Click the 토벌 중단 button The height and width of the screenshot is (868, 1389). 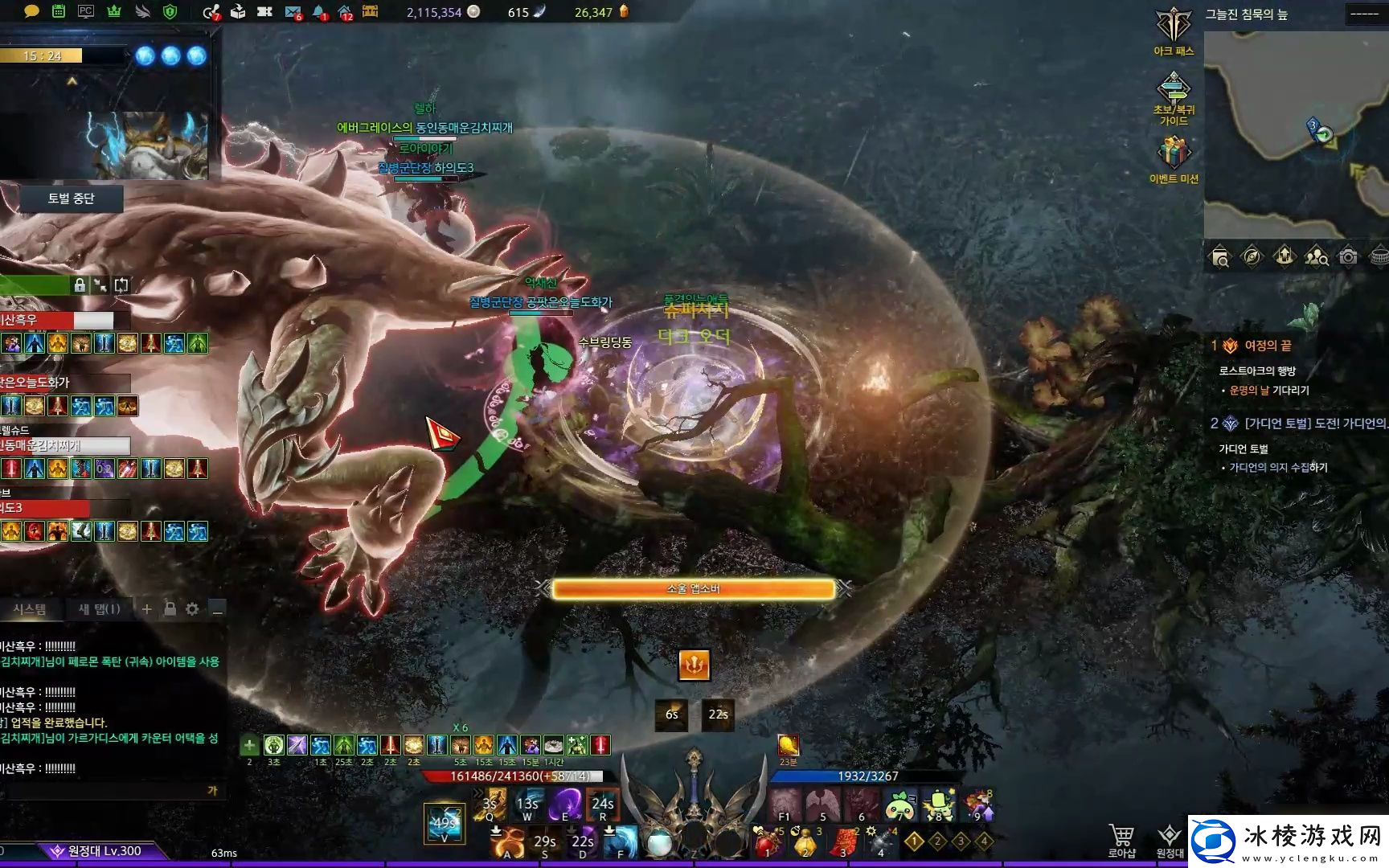pyautogui.click(x=72, y=199)
